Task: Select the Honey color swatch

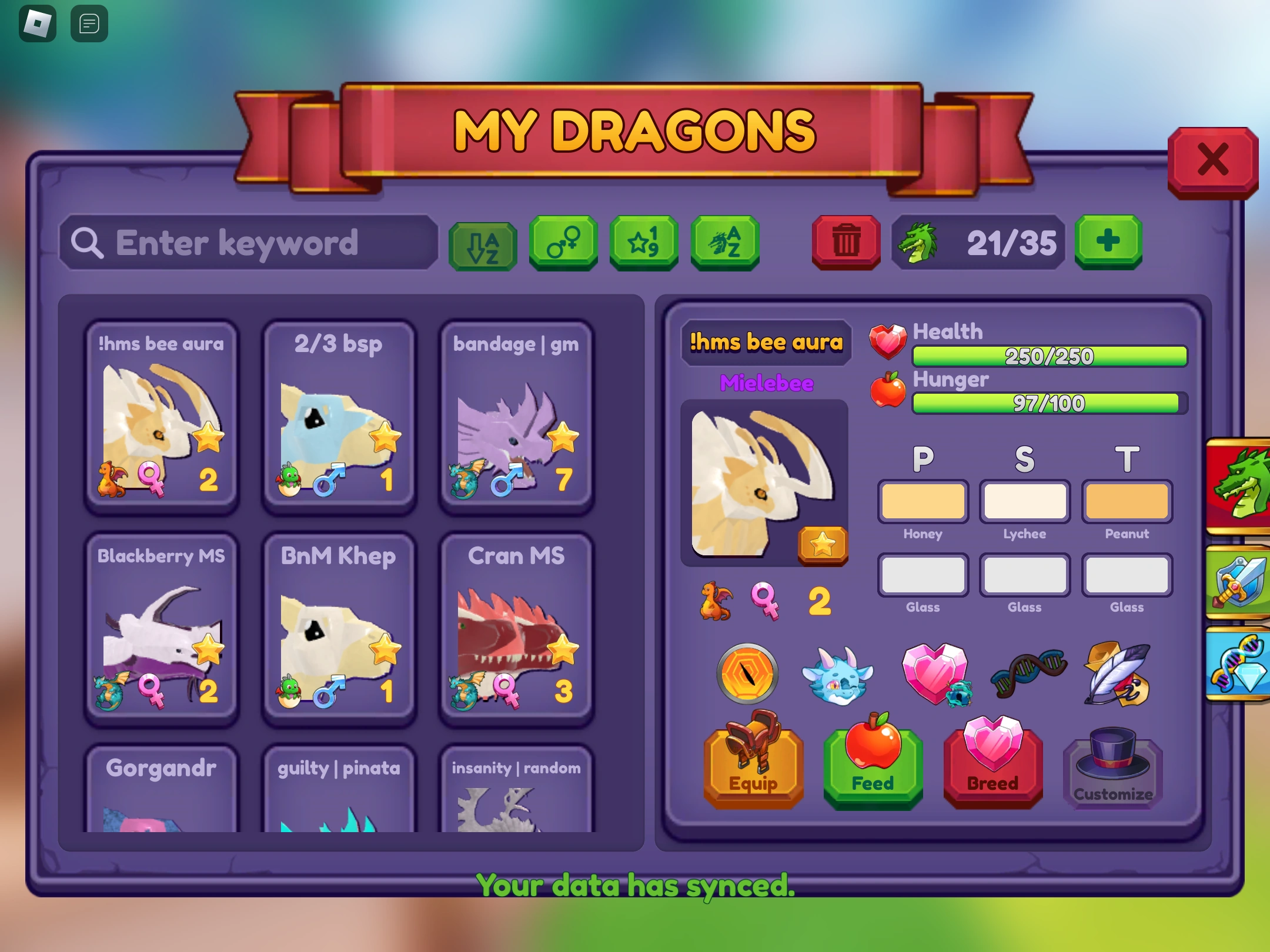Action: point(923,501)
